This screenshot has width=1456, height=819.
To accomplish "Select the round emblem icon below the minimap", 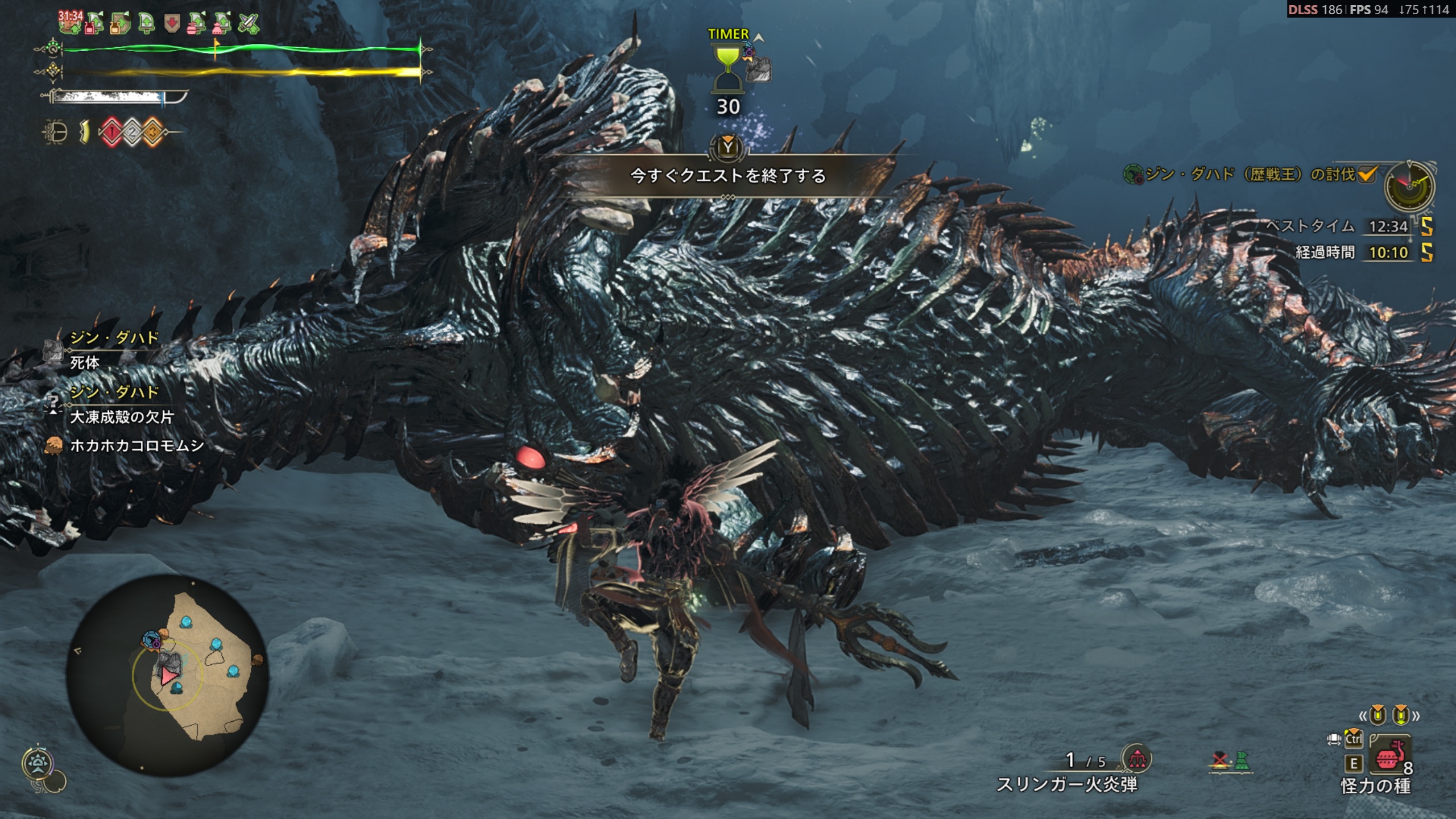I will 38,763.
